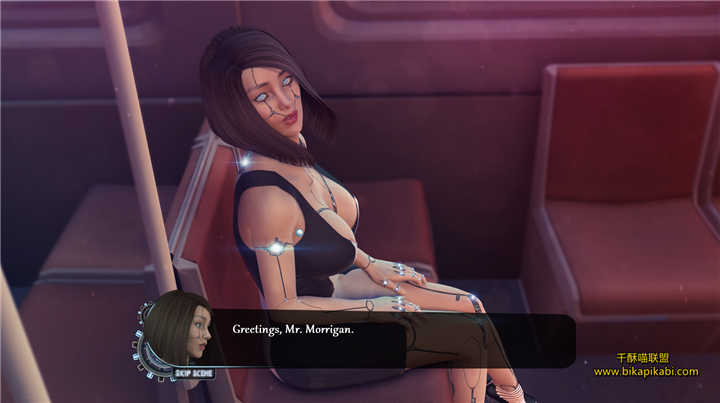Advance the "Greetings, Mr. Morrigan" dialogue box
720x403 pixels.
(390, 341)
